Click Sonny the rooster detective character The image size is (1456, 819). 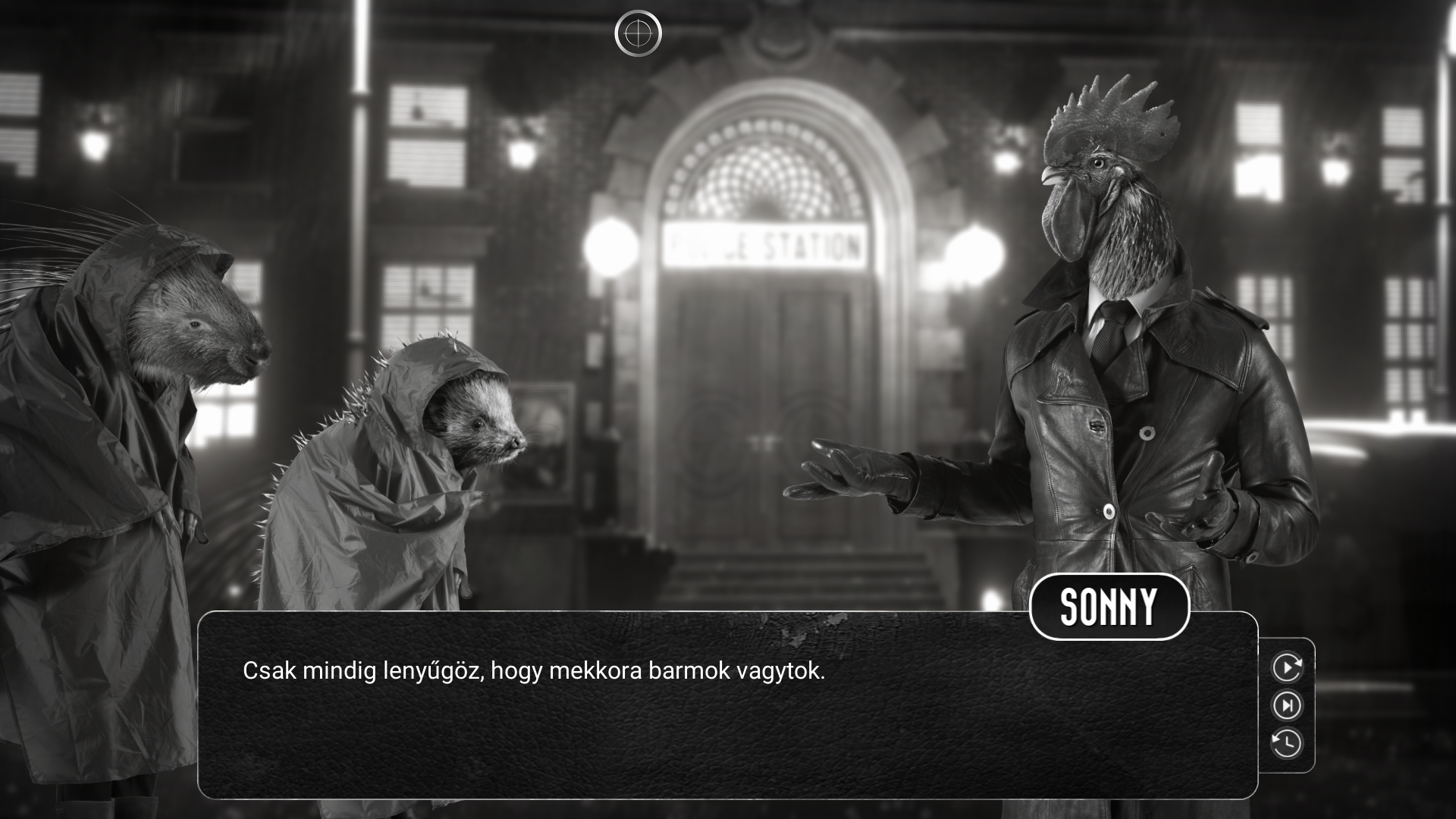tap(1122, 341)
